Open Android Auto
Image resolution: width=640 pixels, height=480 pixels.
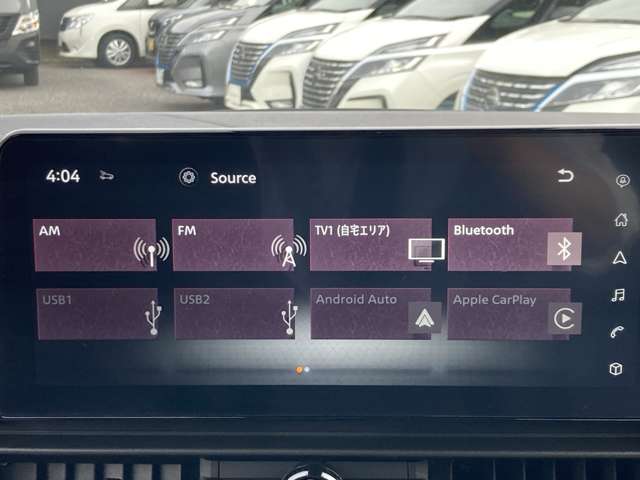coord(371,314)
